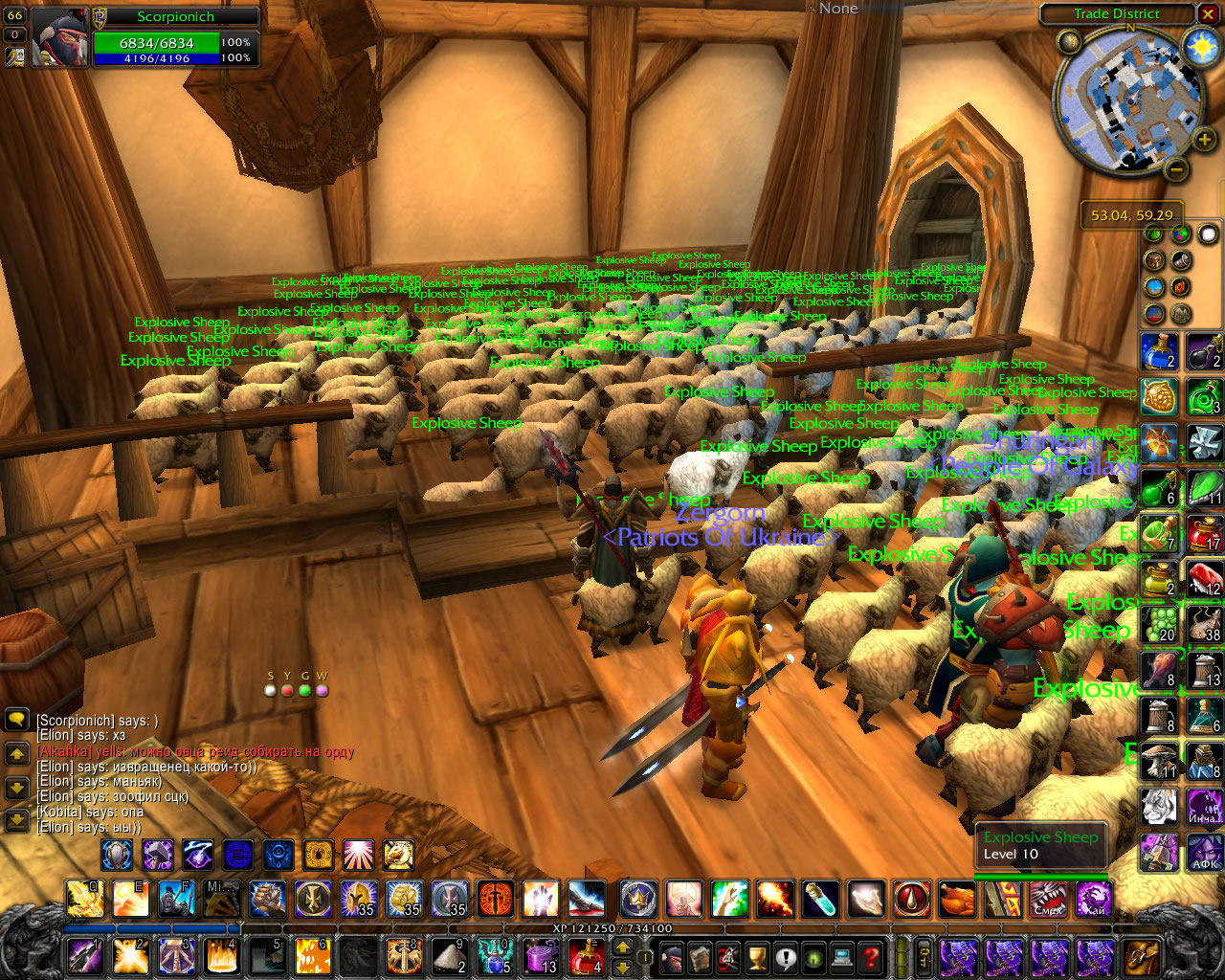Open the computer game menu micro button
This screenshot has width=1225, height=980.
(842, 956)
